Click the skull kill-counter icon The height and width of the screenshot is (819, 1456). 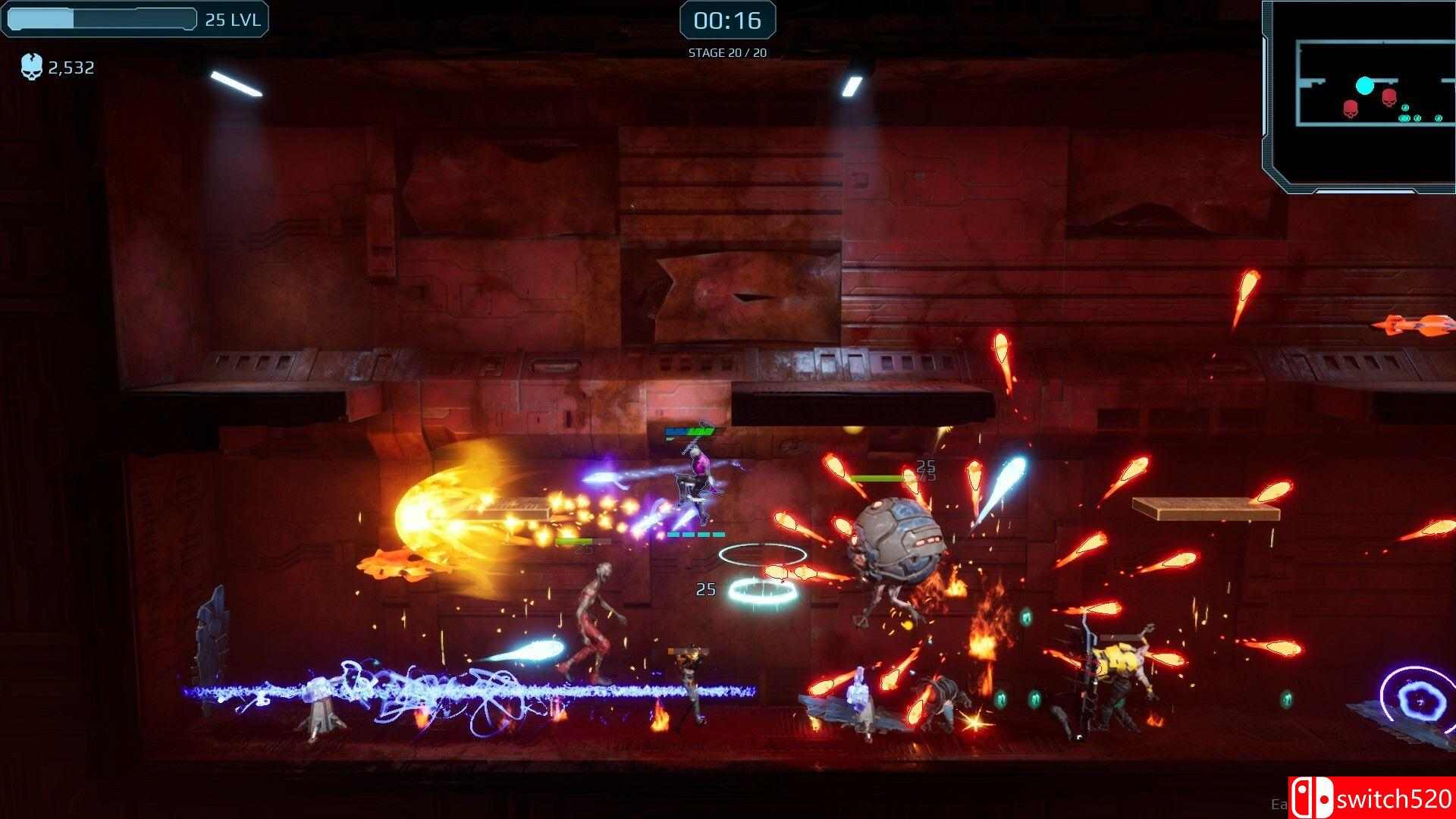pos(30,67)
